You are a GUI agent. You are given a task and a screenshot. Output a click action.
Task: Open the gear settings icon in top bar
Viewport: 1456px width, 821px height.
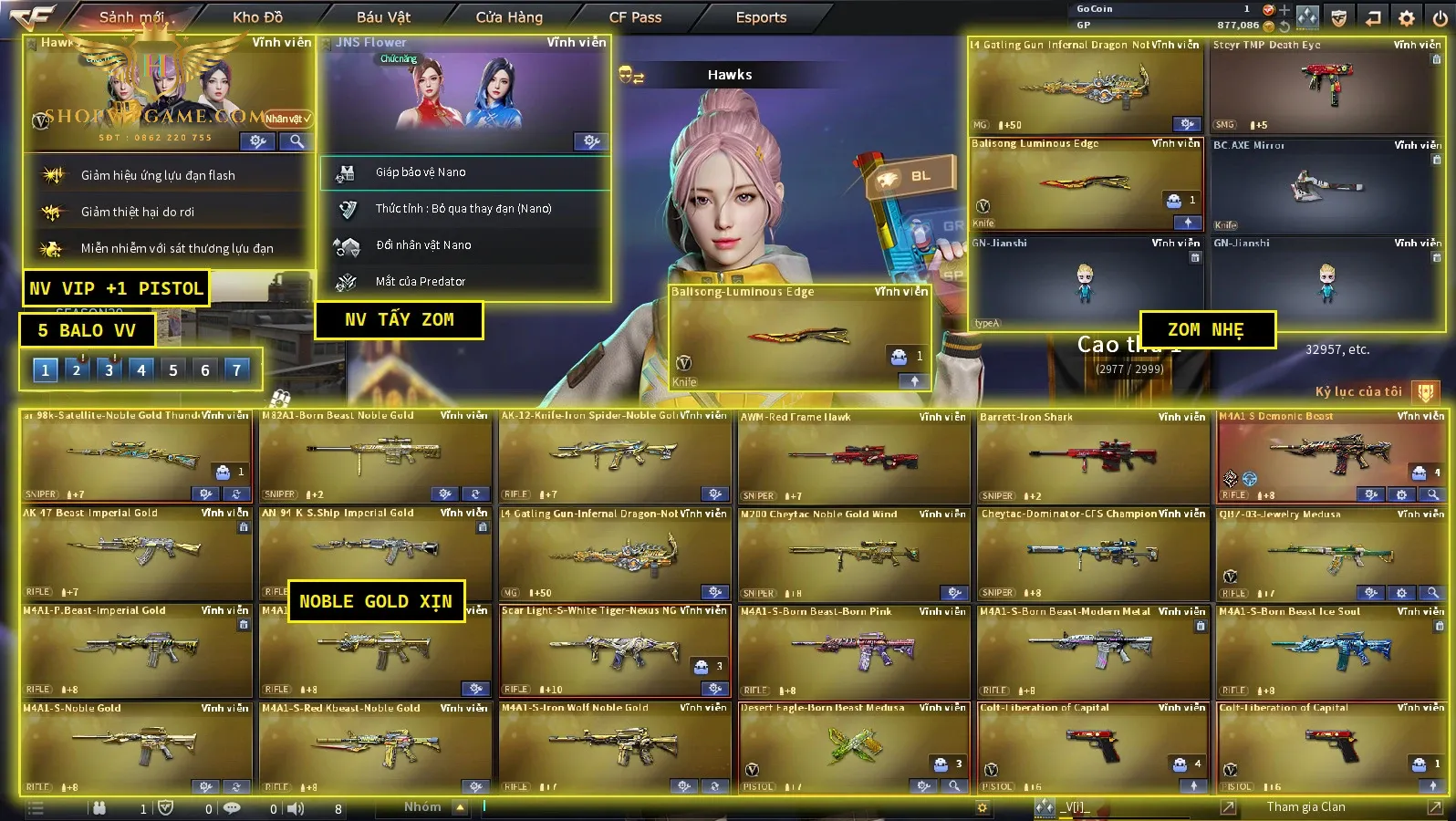1407,18
